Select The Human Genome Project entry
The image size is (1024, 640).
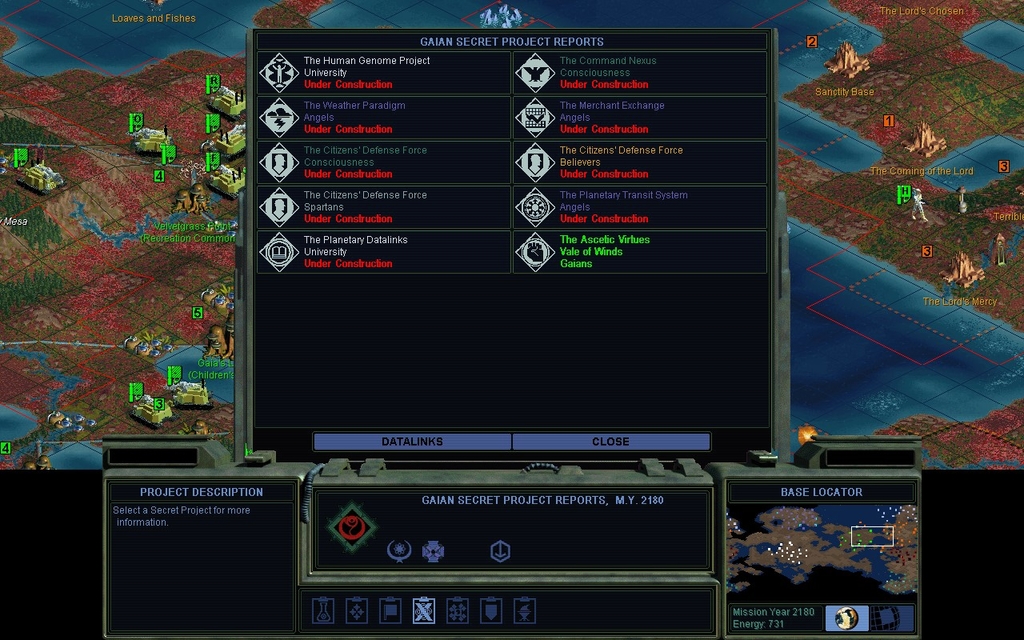coord(384,72)
